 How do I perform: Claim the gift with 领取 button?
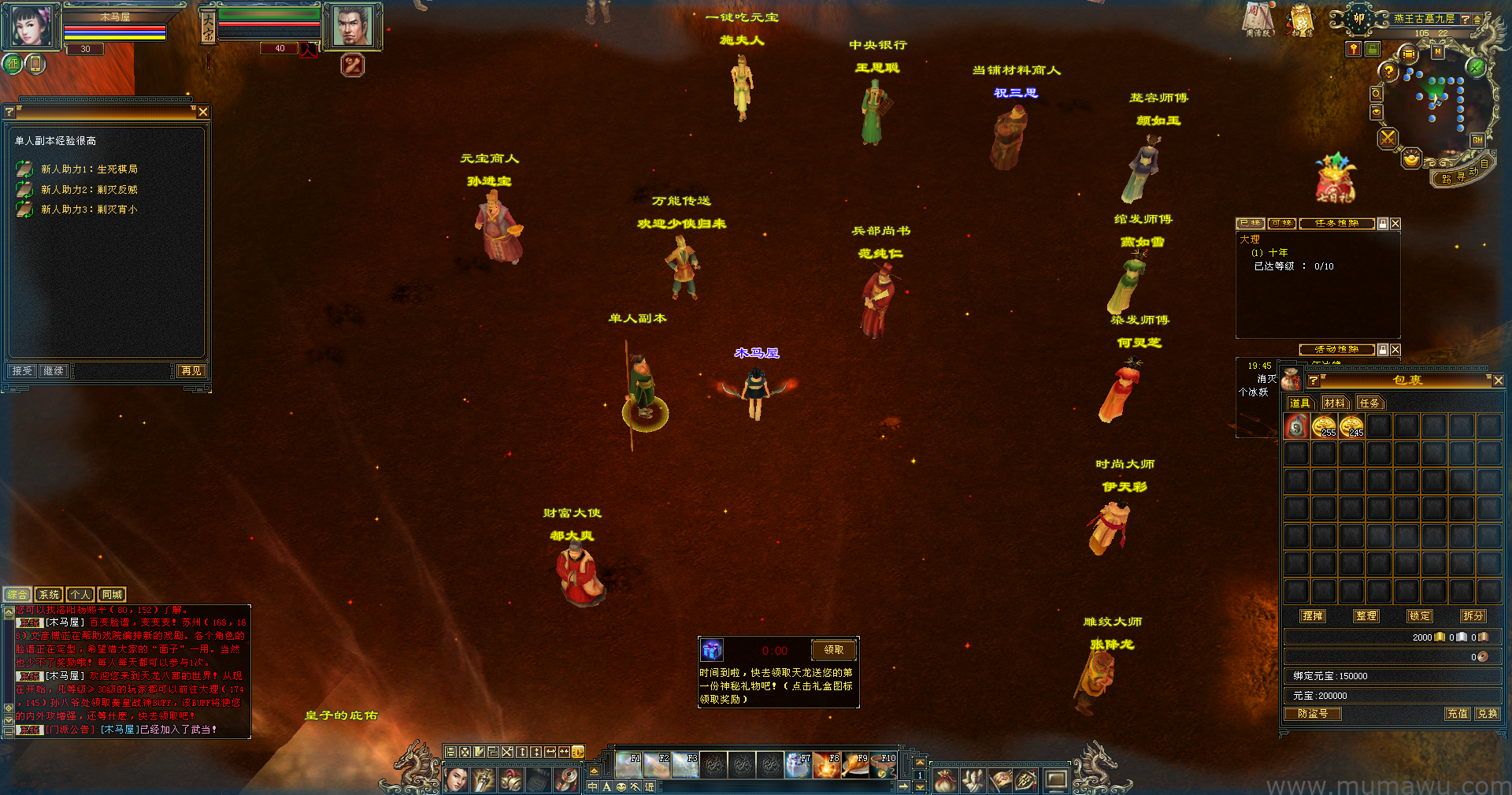click(x=833, y=650)
